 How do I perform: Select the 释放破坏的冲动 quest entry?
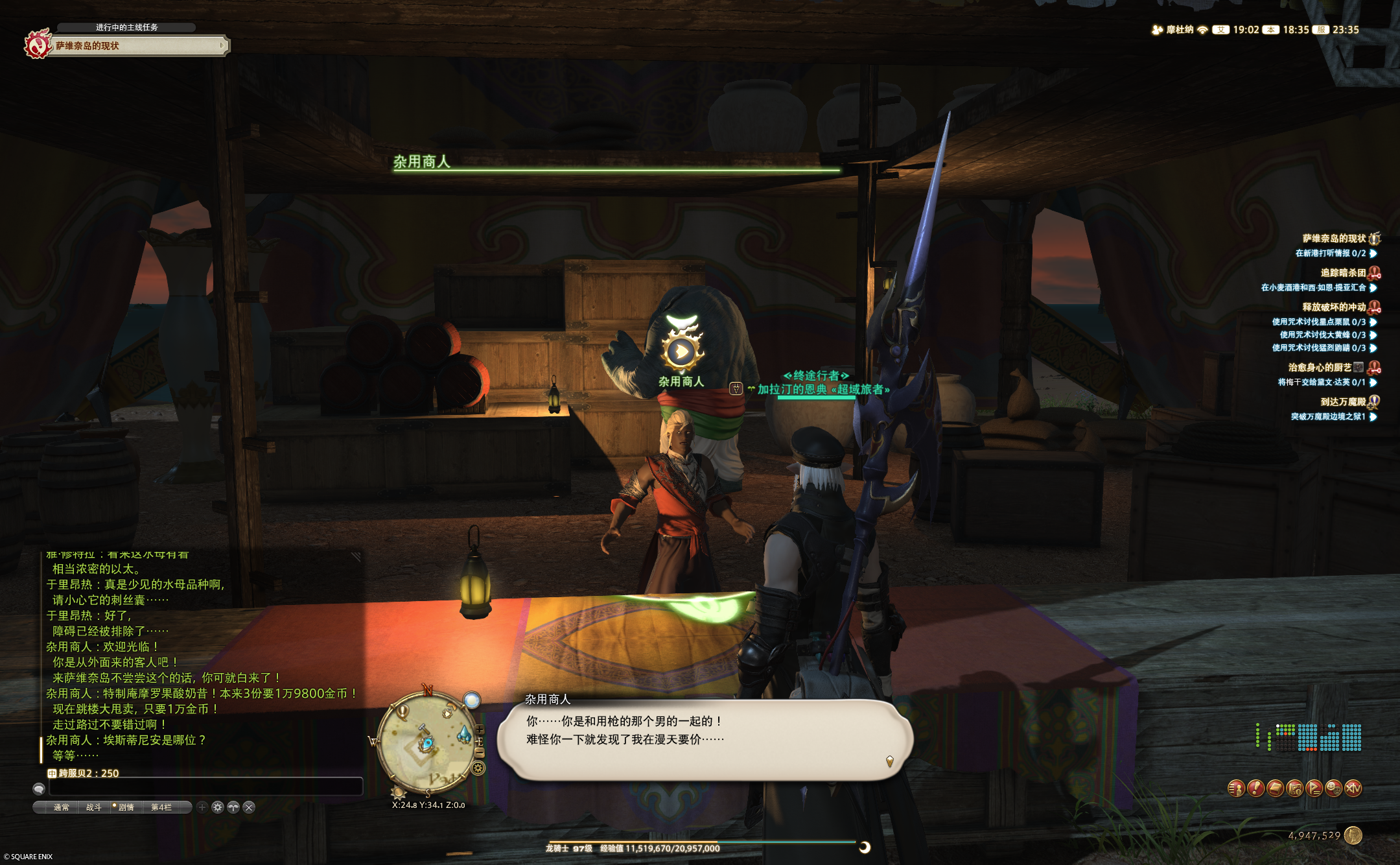pyautogui.click(x=1334, y=307)
